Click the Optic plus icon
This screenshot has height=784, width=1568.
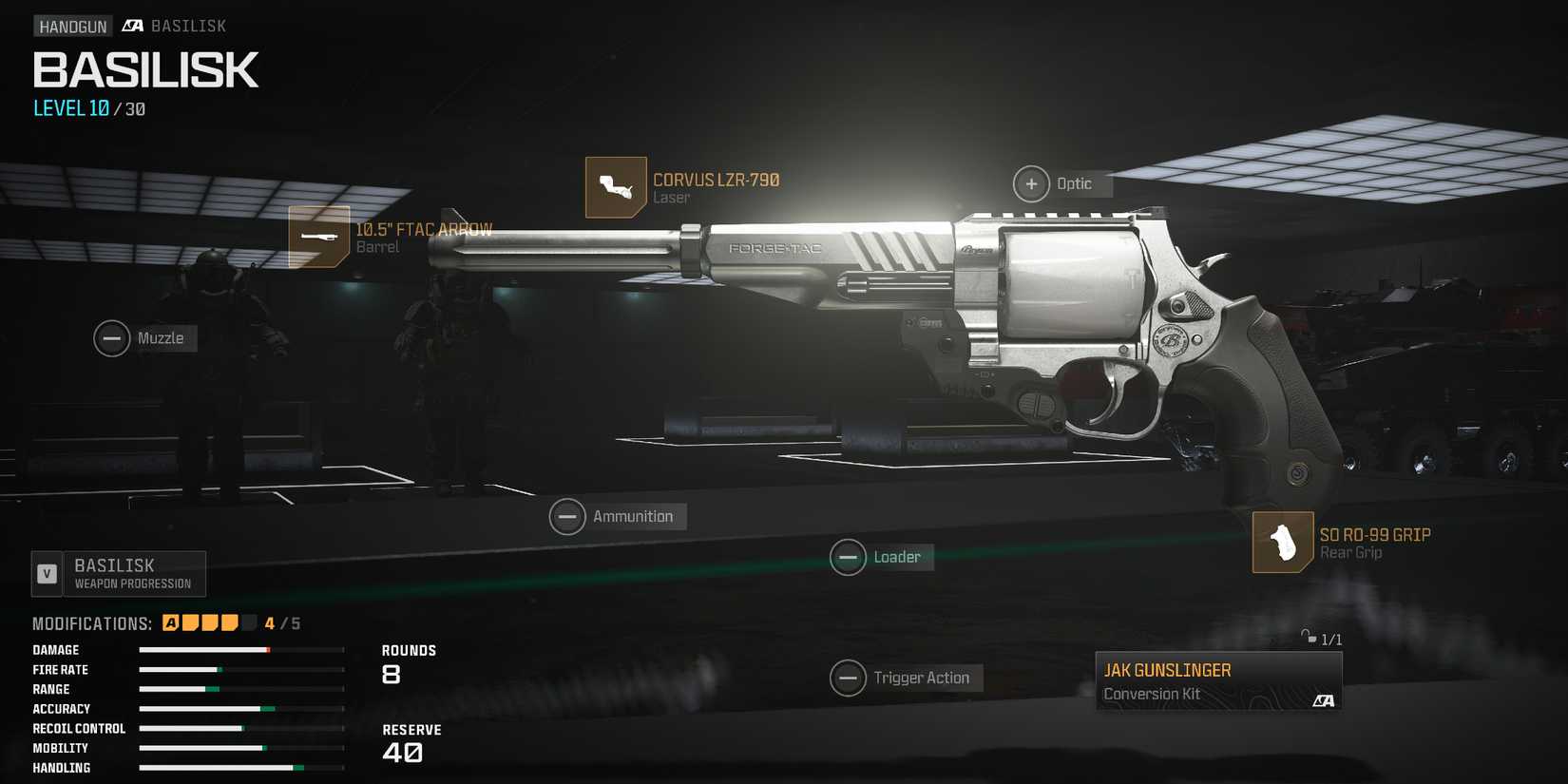(x=1031, y=183)
